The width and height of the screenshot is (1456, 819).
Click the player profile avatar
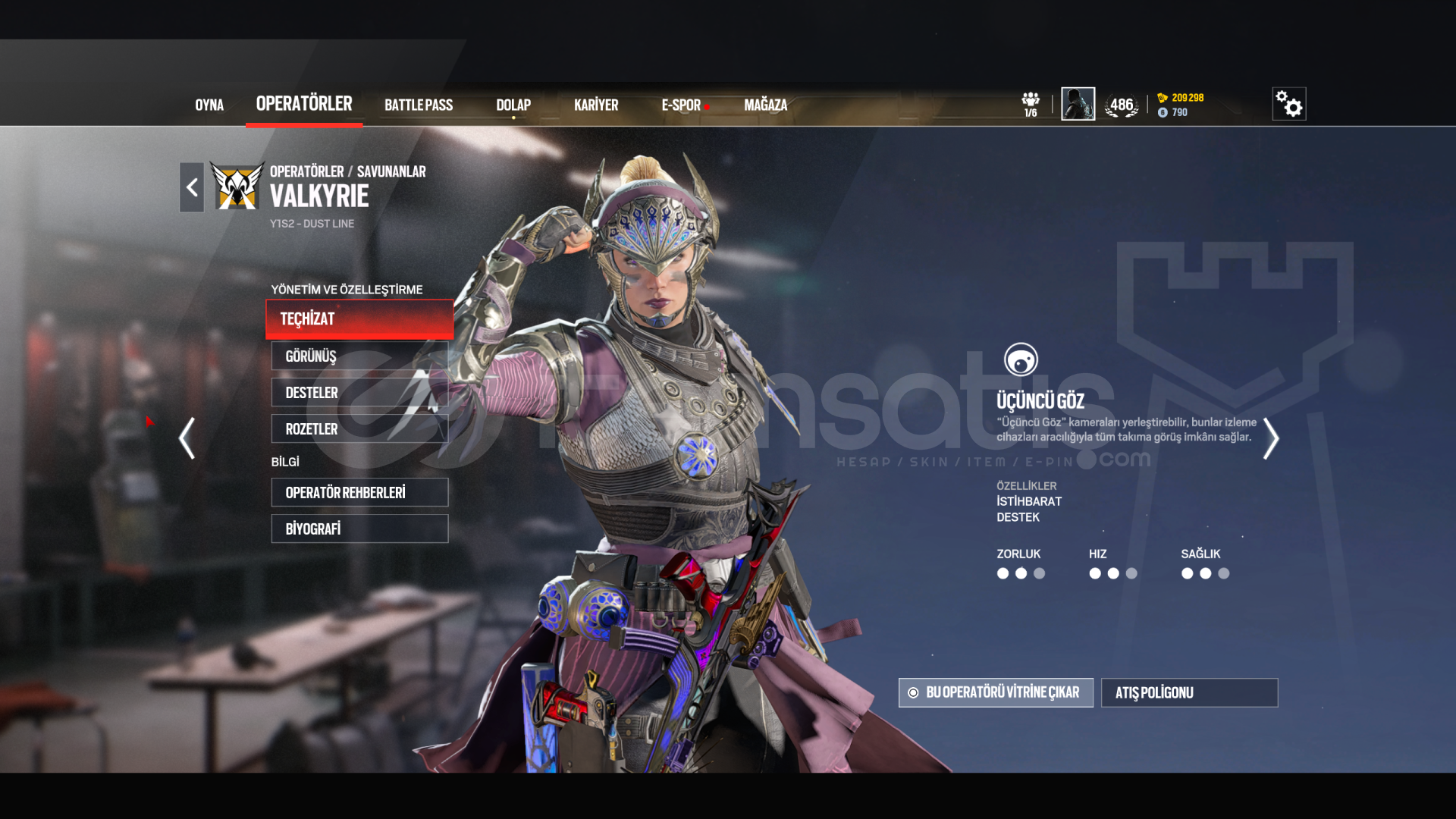1078,104
